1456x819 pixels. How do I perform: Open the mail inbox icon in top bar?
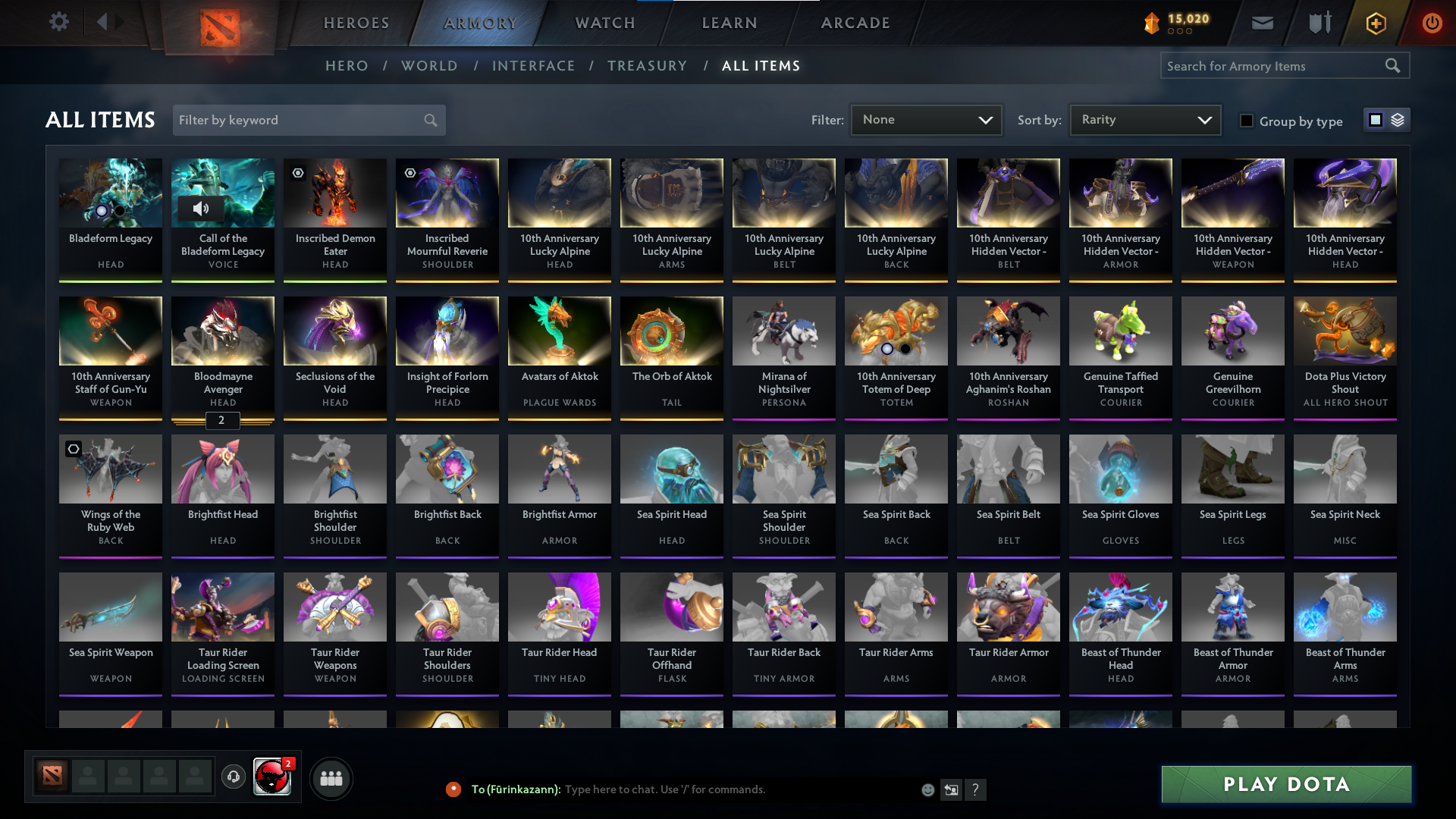tap(1262, 23)
